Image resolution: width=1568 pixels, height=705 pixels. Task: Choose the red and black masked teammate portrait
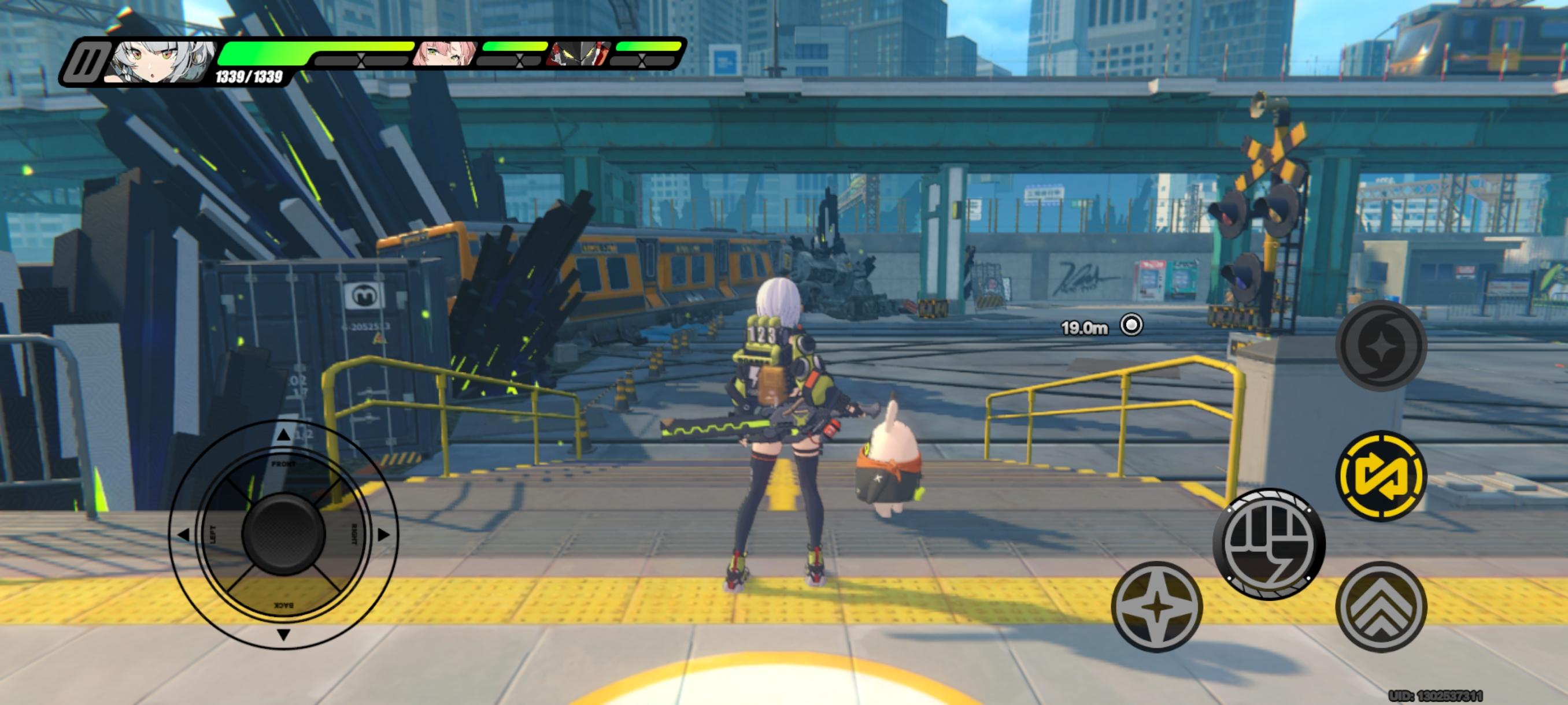[578, 55]
